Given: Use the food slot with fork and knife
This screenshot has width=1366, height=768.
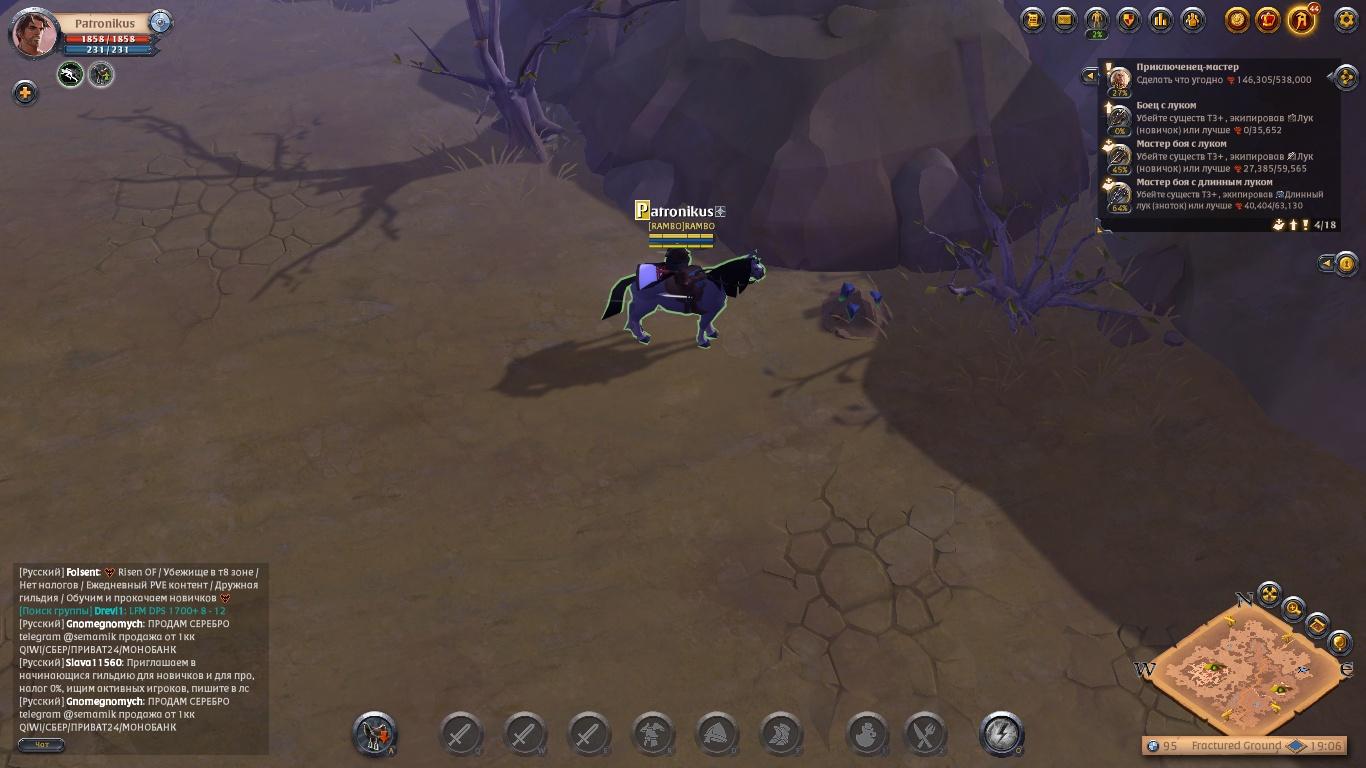Looking at the screenshot, I should point(925,734).
